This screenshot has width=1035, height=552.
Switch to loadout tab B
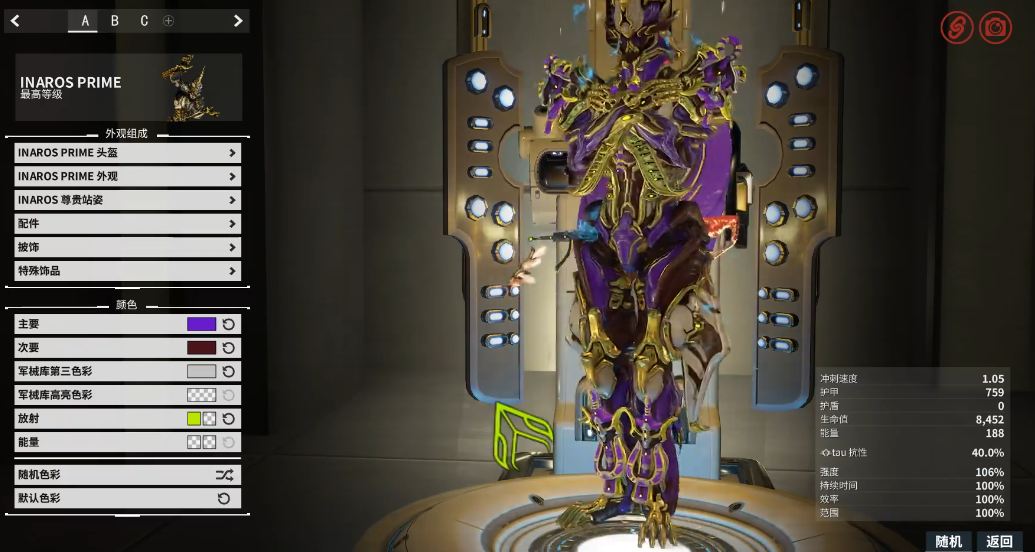[114, 21]
